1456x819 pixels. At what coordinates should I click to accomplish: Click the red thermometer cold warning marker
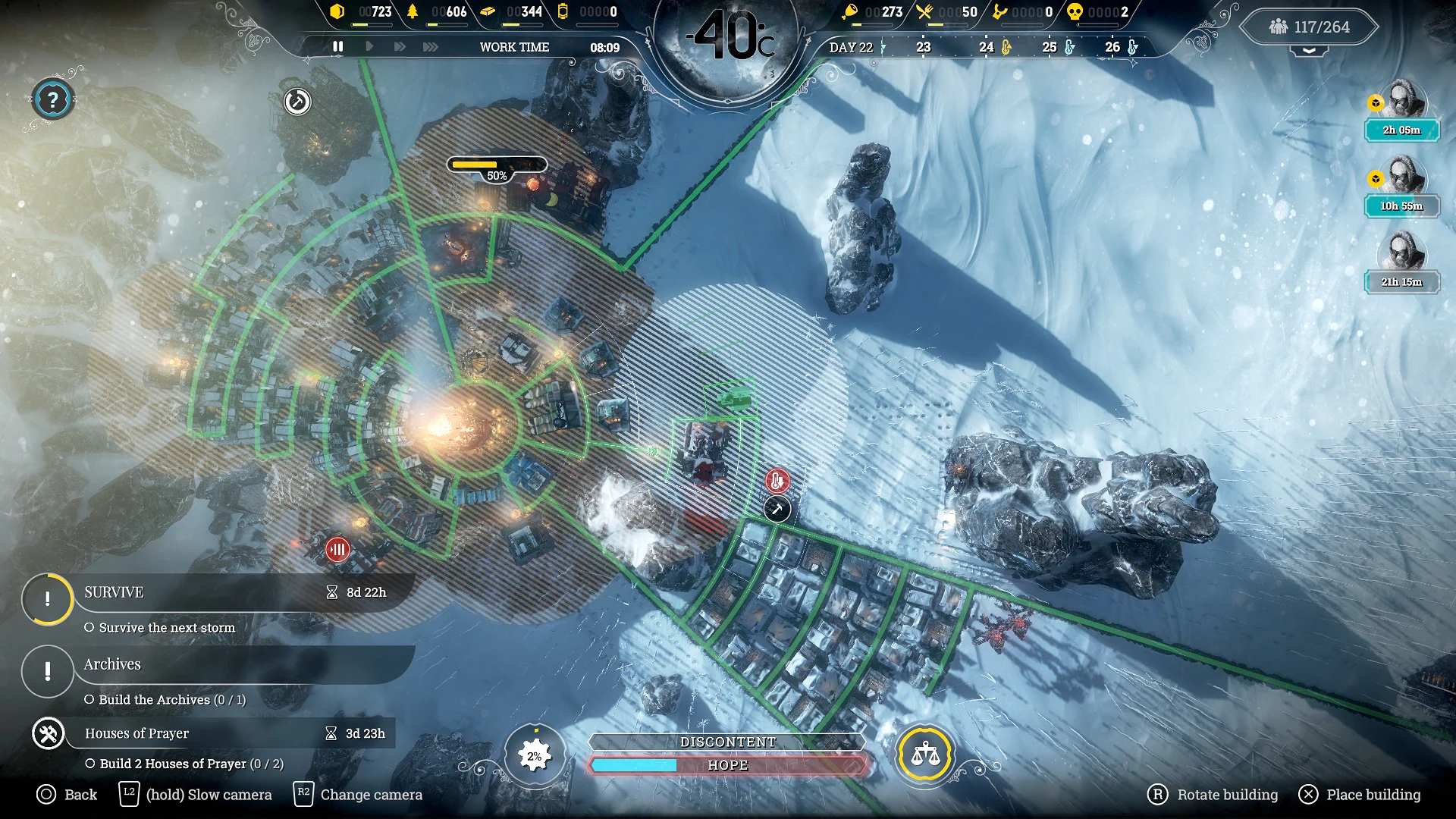coord(777,481)
